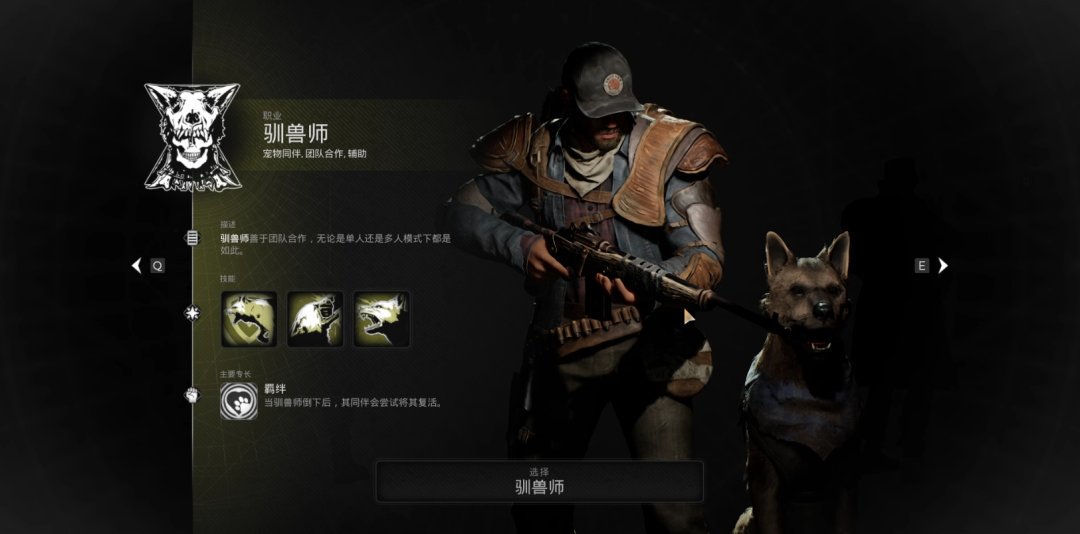Viewport: 1080px width, 534px height.
Task: Go to the next class with right arrow
Action: point(942,266)
